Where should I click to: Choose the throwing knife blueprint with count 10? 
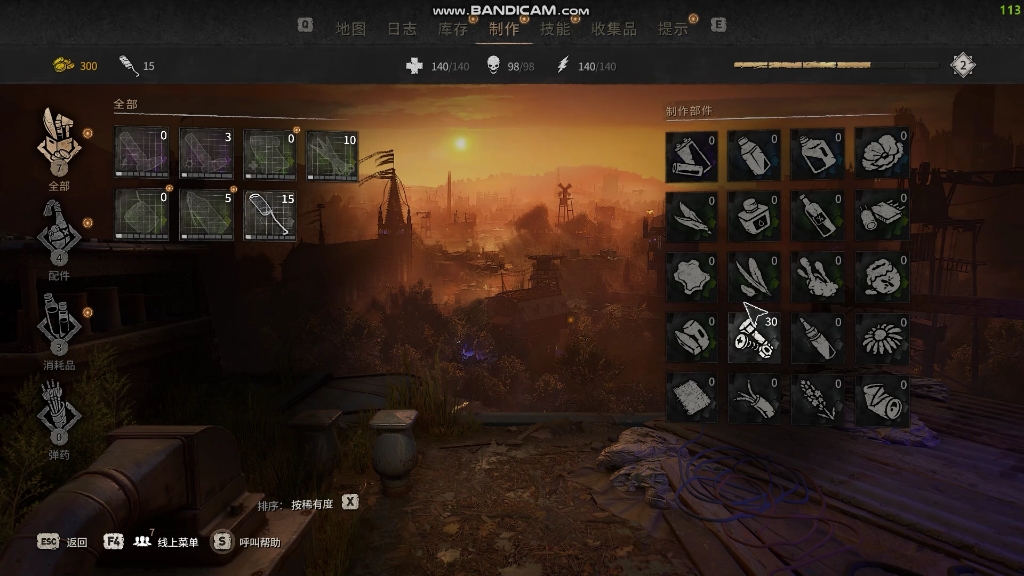point(332,155)
